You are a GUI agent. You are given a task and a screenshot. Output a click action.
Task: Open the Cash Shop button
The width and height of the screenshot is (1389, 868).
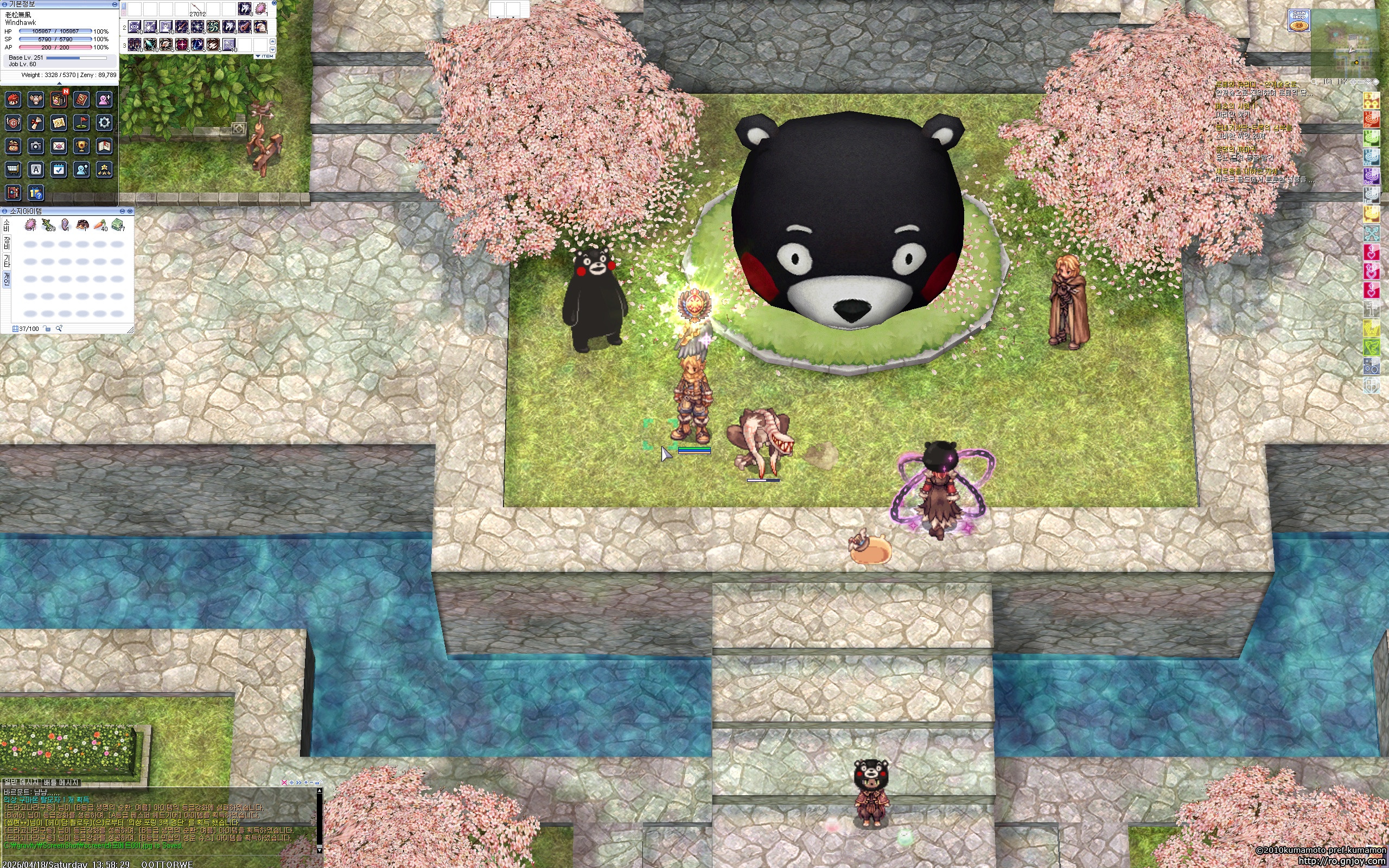point(1298,20)
